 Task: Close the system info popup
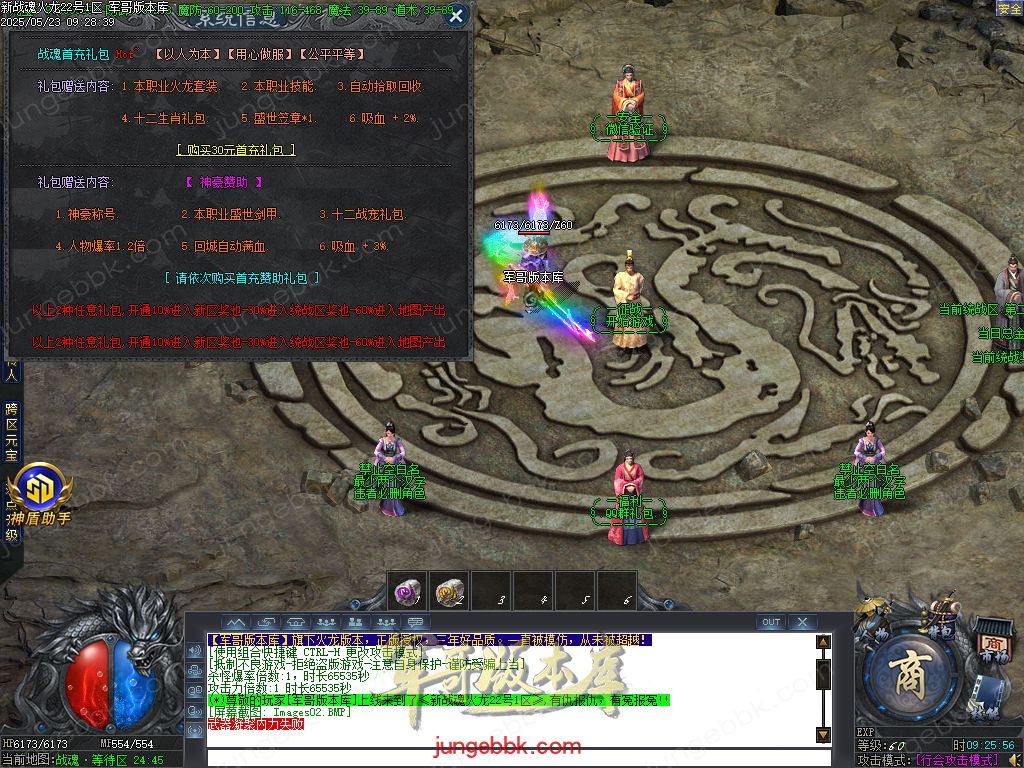tap(456, 16)
